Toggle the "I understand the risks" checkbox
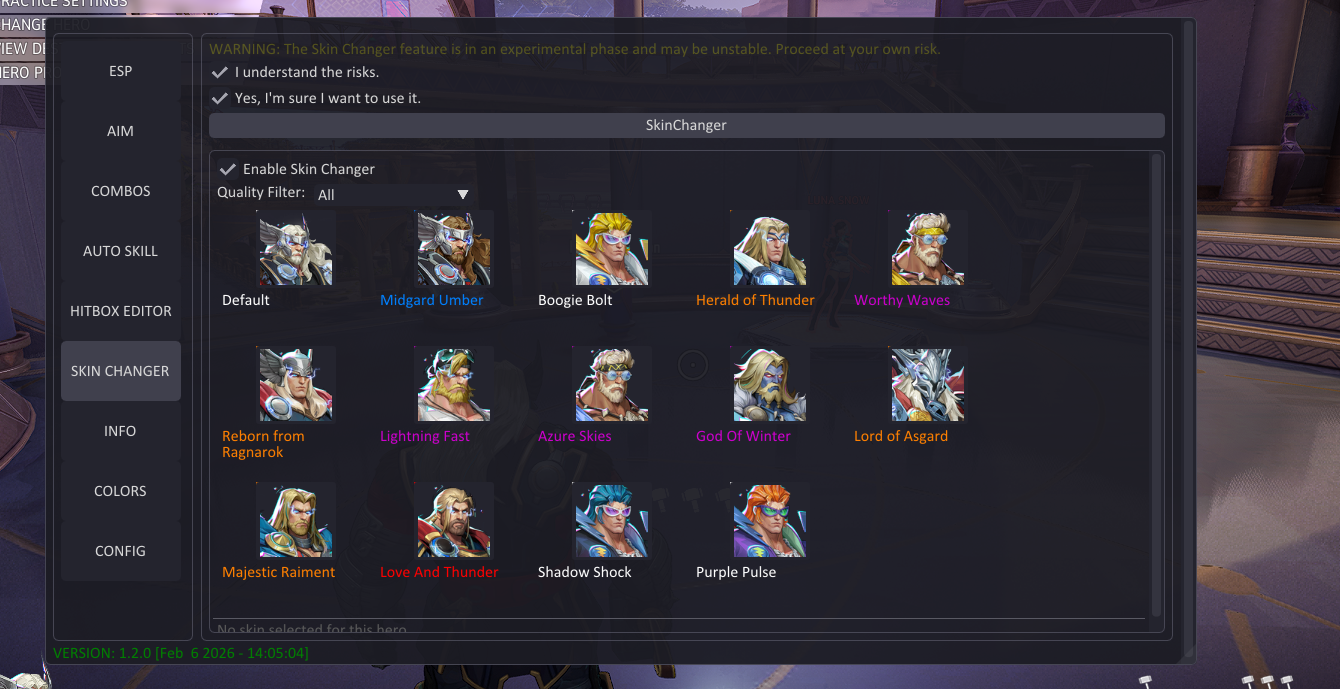Viewport: 1340px width, 689px height. 221,72
